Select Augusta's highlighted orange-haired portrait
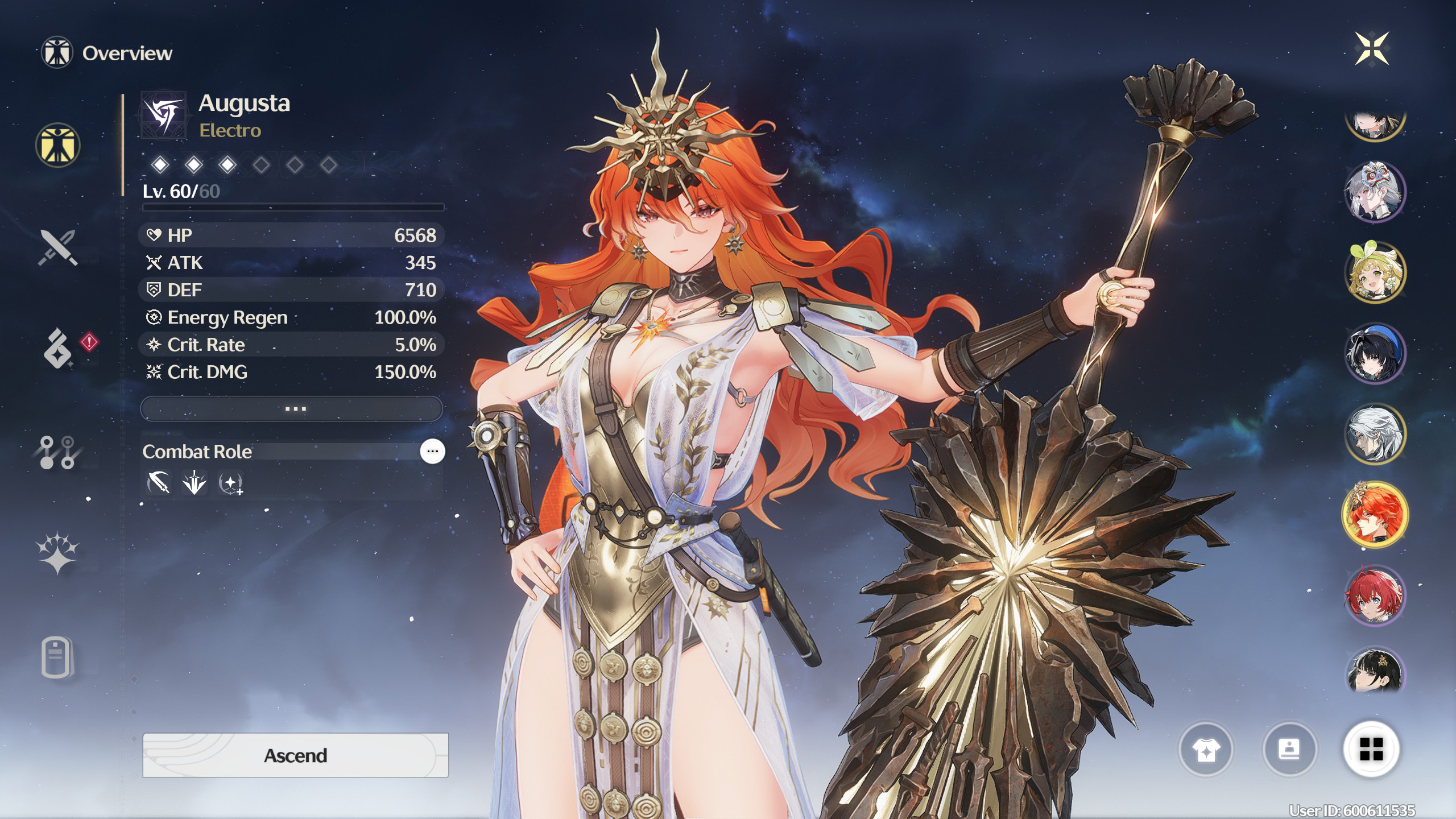Image resolution: width=1456 pixels, height=819 pixels. tap(1375, 514)
